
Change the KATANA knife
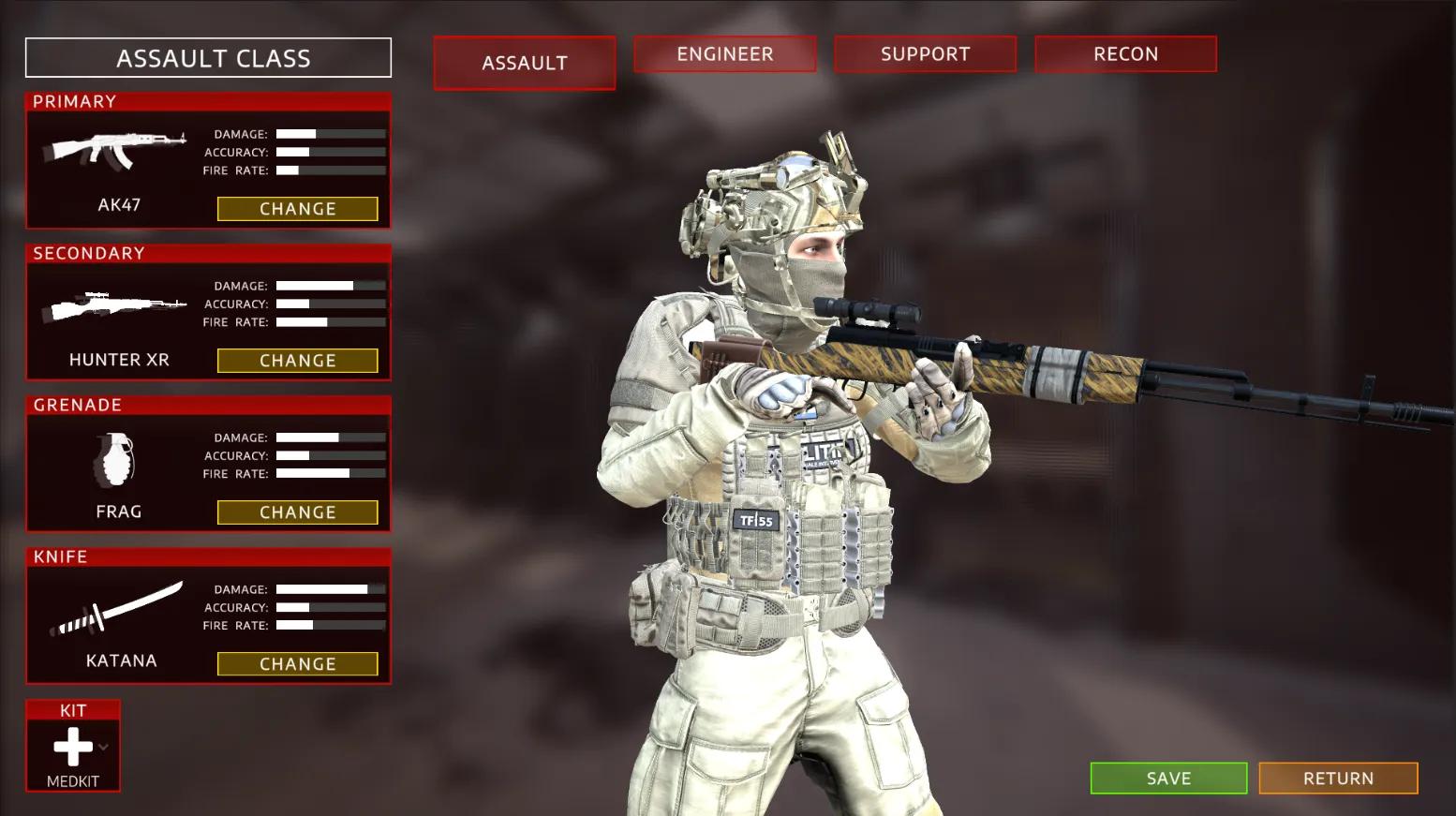point(298,663)
